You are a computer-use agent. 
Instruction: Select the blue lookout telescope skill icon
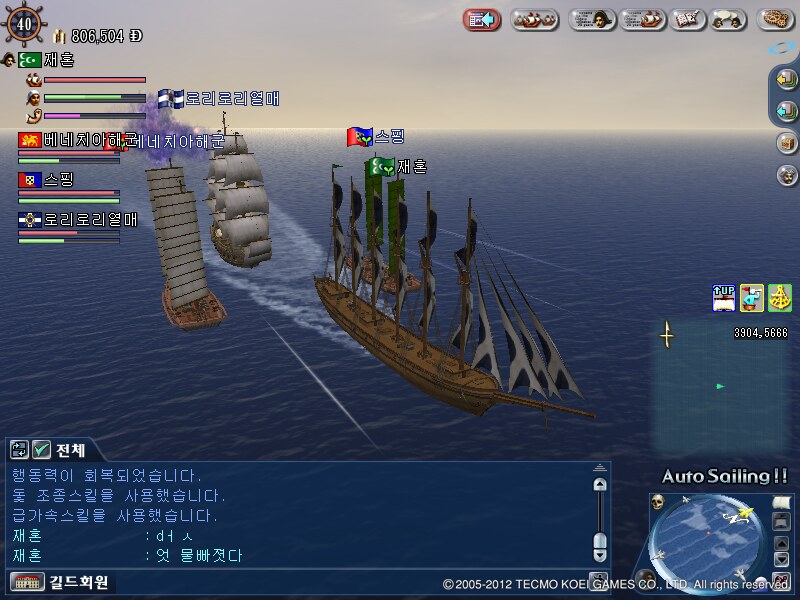751,297
